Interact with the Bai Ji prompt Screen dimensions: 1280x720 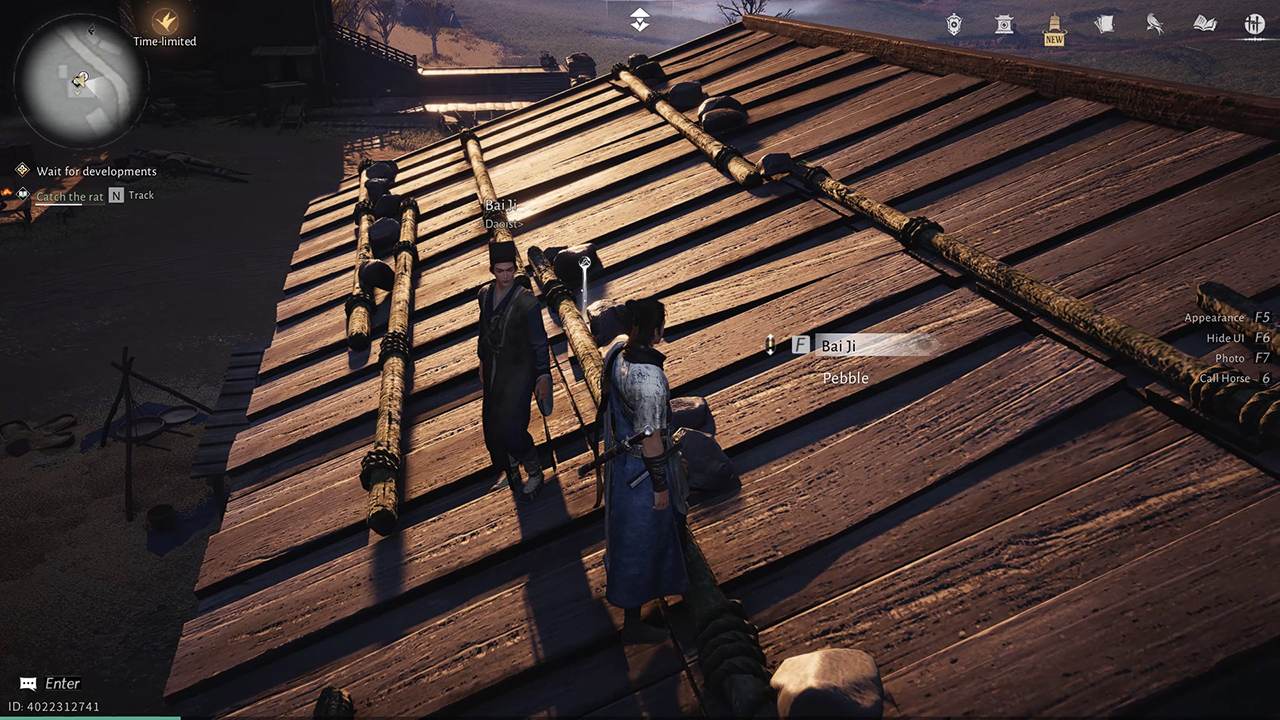coord(838,346)
